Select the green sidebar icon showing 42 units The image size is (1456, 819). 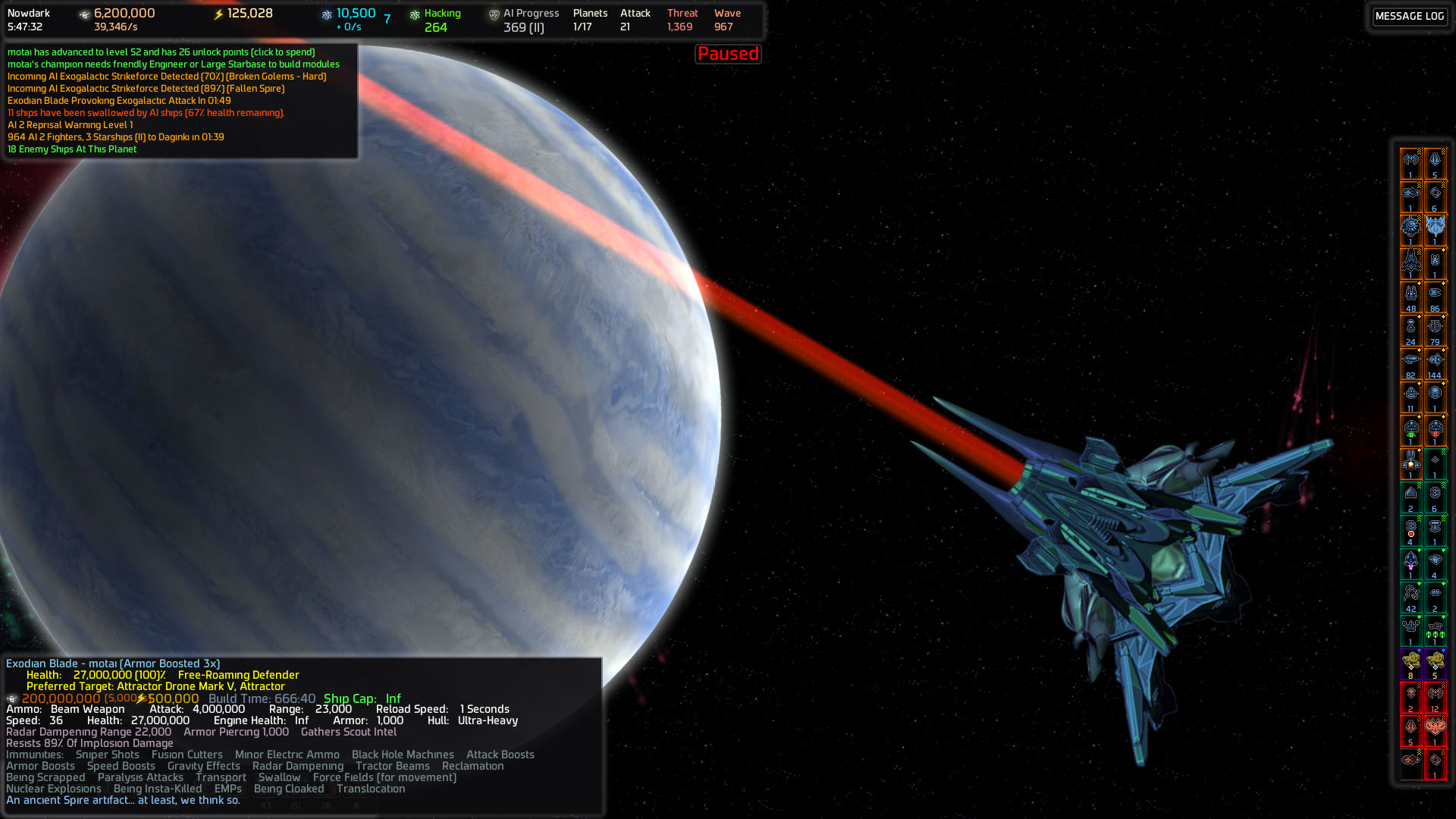tap(1410, 593)
